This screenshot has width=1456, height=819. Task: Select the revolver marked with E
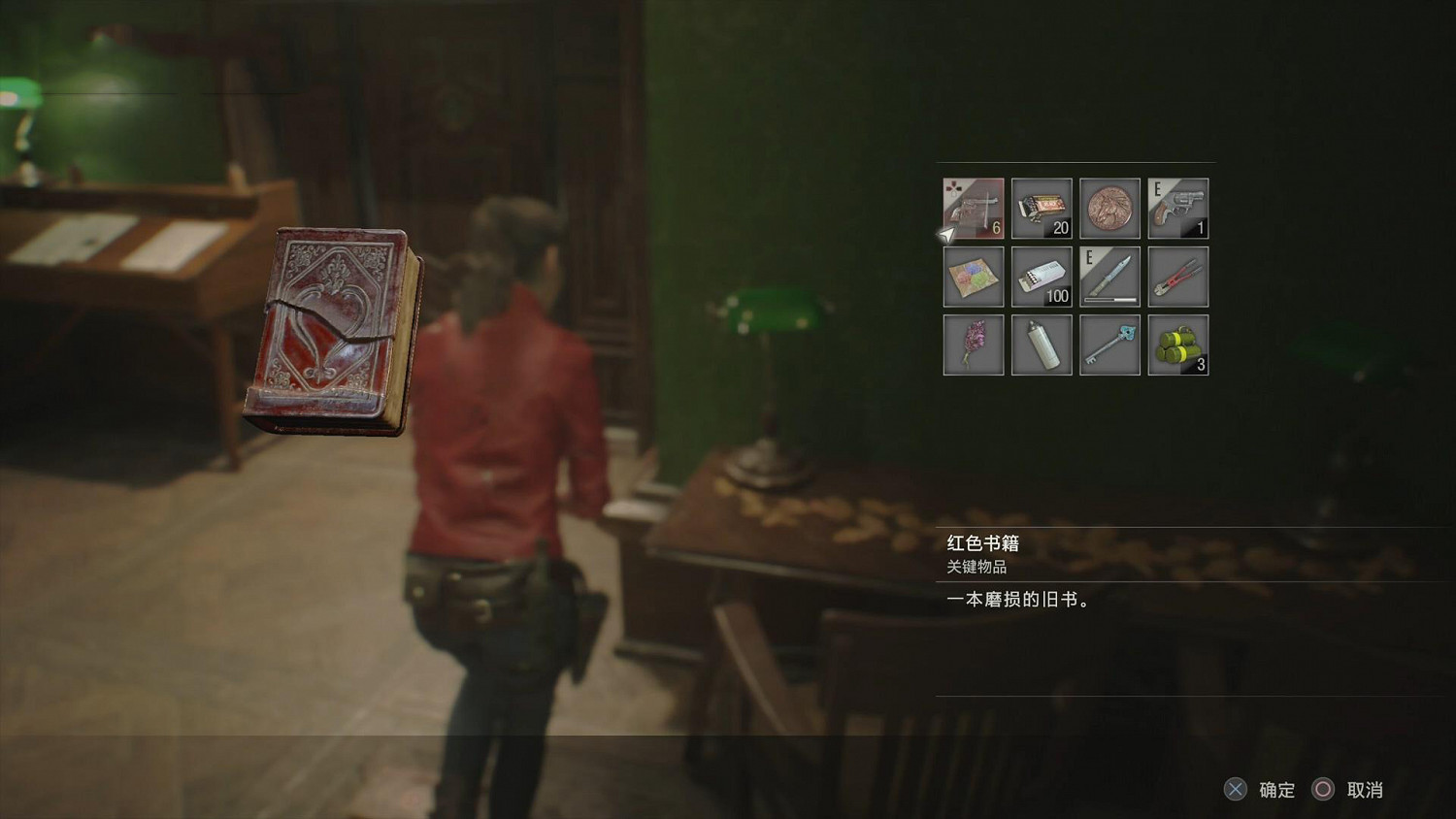click(x=1177, y=207)
